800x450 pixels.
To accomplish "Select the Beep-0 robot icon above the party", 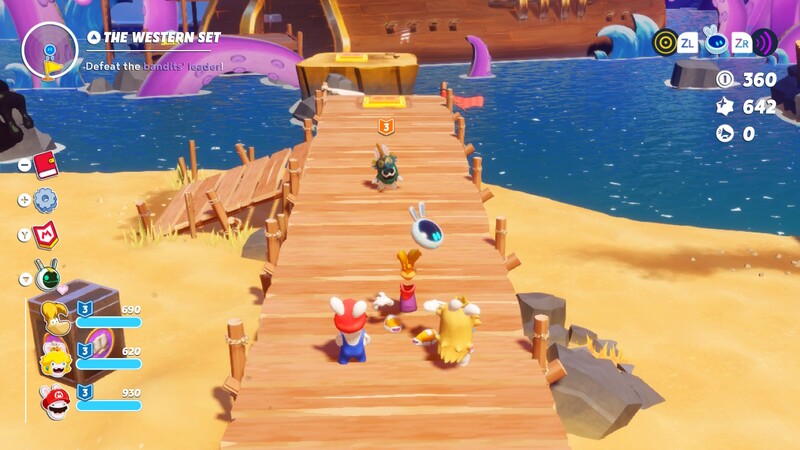I will [x=46, y=273].
